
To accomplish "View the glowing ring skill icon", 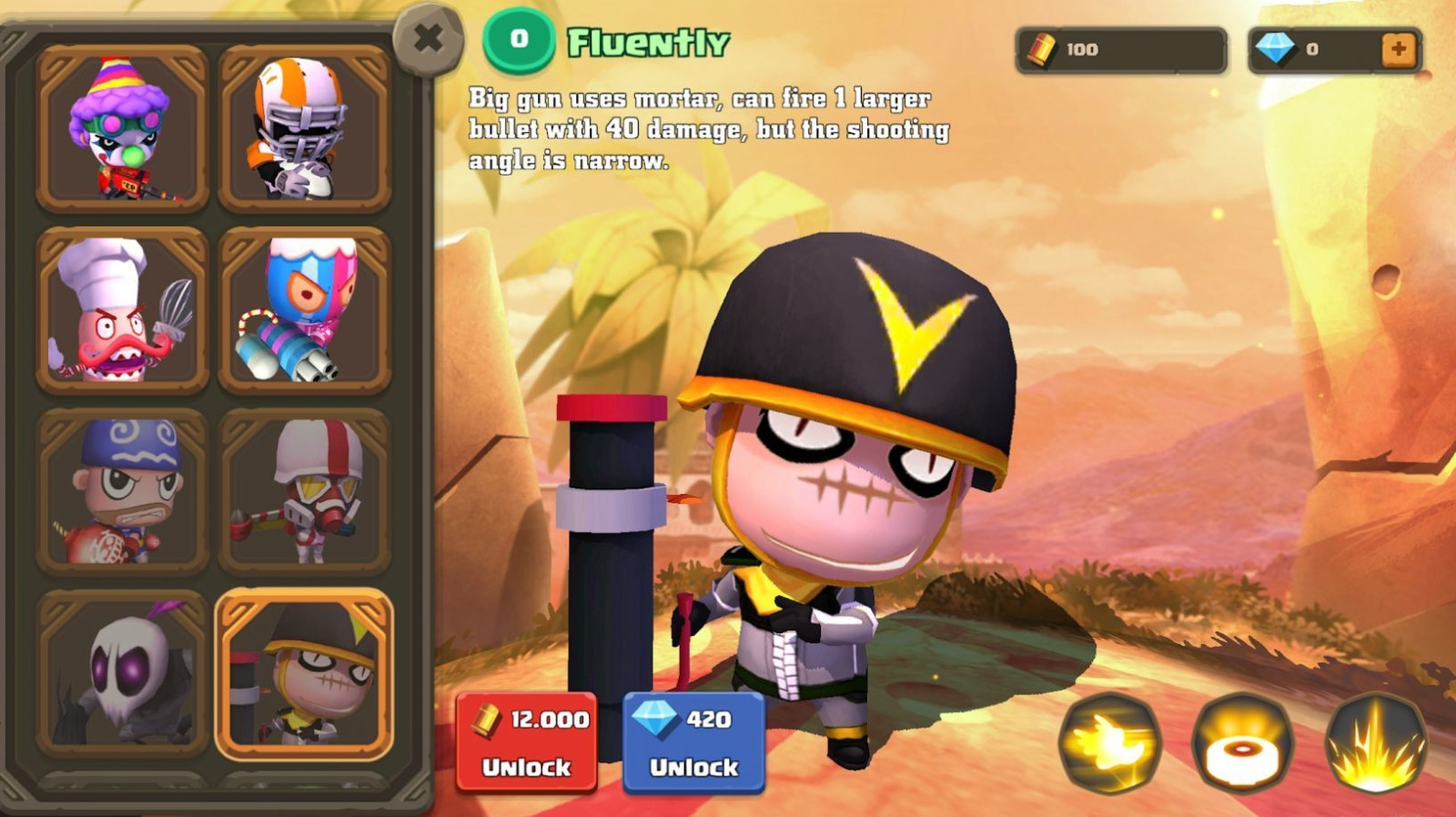I will (1242, 743).
